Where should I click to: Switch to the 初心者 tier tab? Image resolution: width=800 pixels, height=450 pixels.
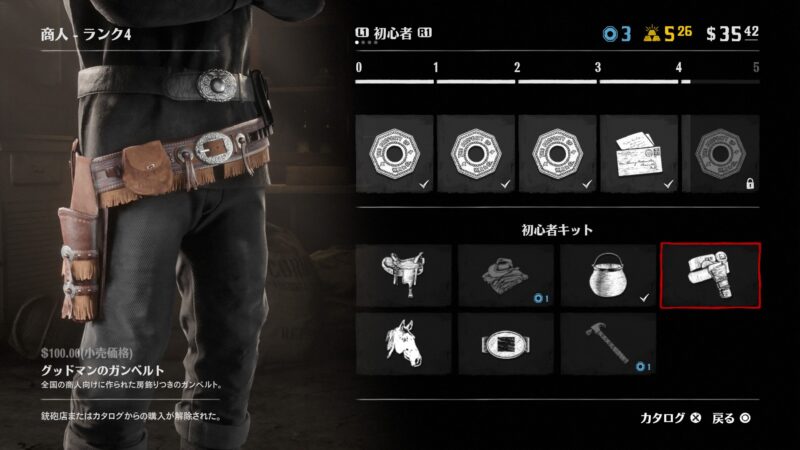pos(393,35)
